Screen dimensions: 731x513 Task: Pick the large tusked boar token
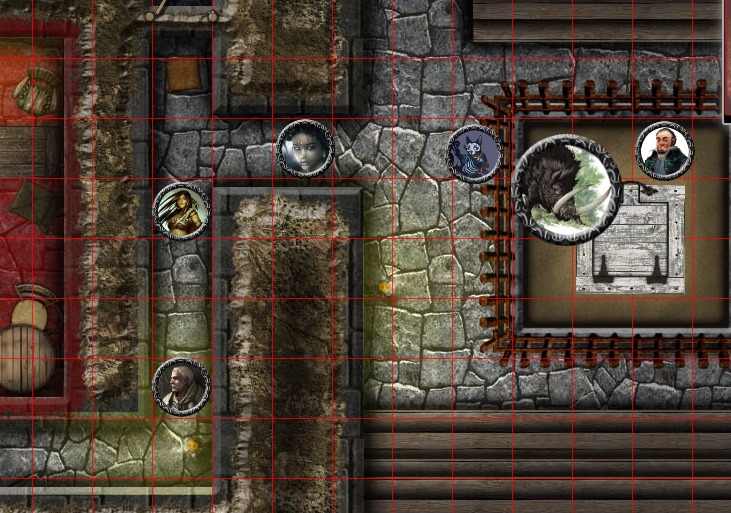[x=566, y=189]
